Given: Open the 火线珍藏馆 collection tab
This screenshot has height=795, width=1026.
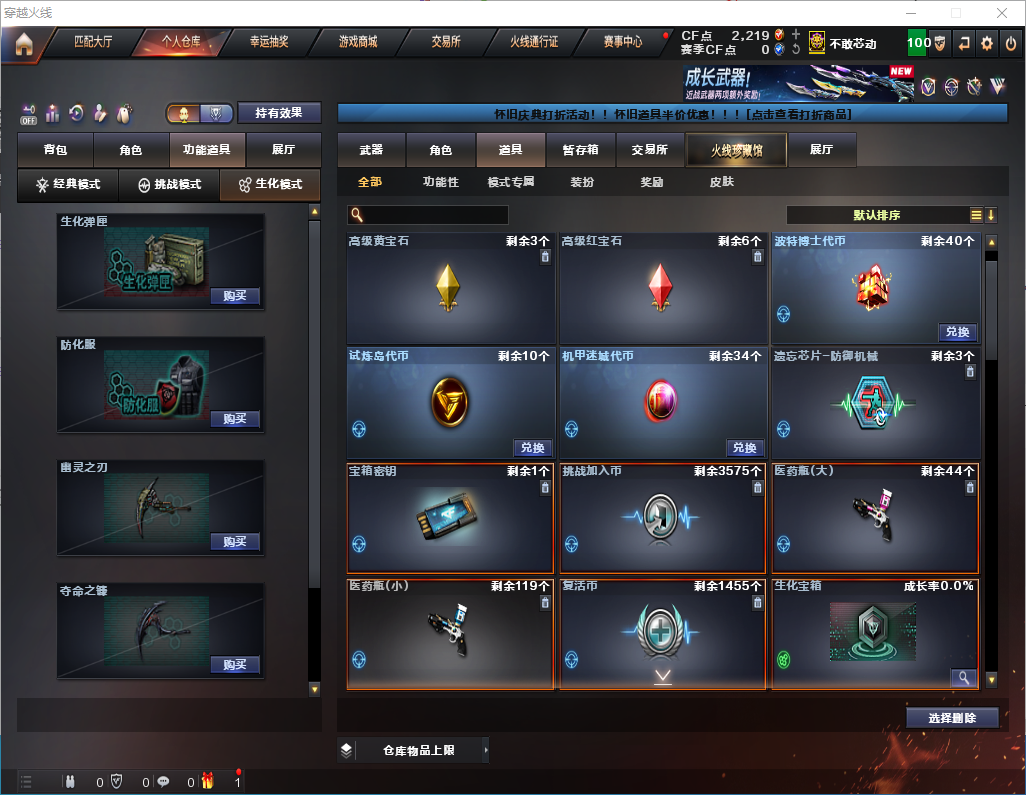Looking at the screenshot, I should click(x=735, y=150).
